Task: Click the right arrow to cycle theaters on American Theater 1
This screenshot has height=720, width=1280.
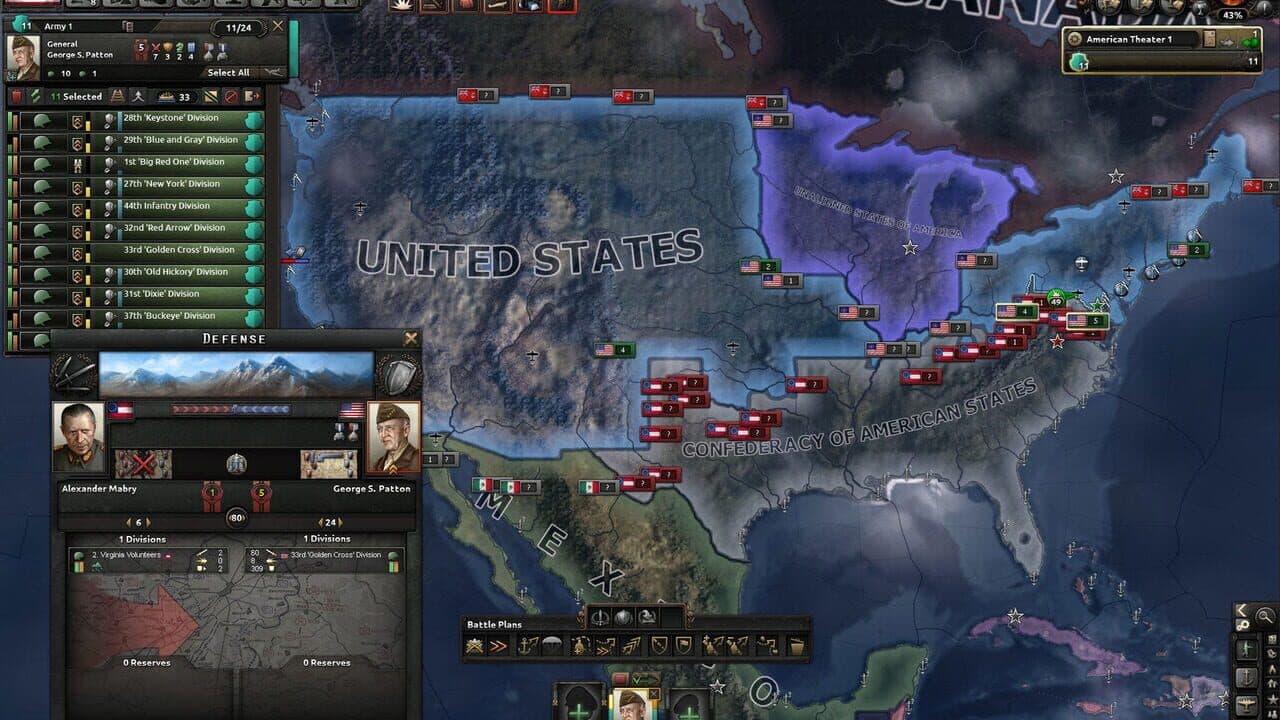Action: (x=1228, y=44)
